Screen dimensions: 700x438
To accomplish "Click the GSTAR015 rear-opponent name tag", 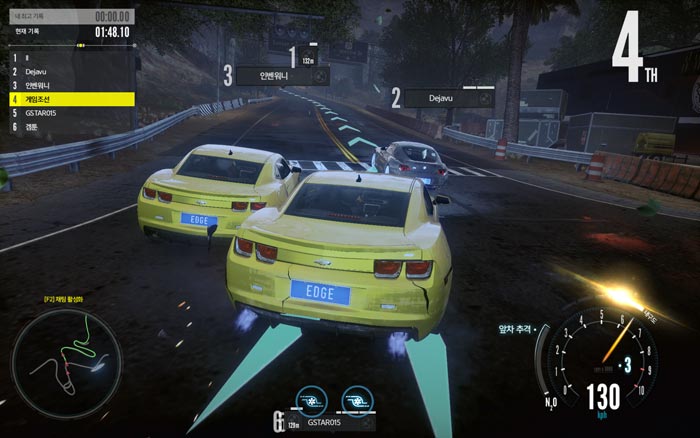I will [x=325, y=424].
